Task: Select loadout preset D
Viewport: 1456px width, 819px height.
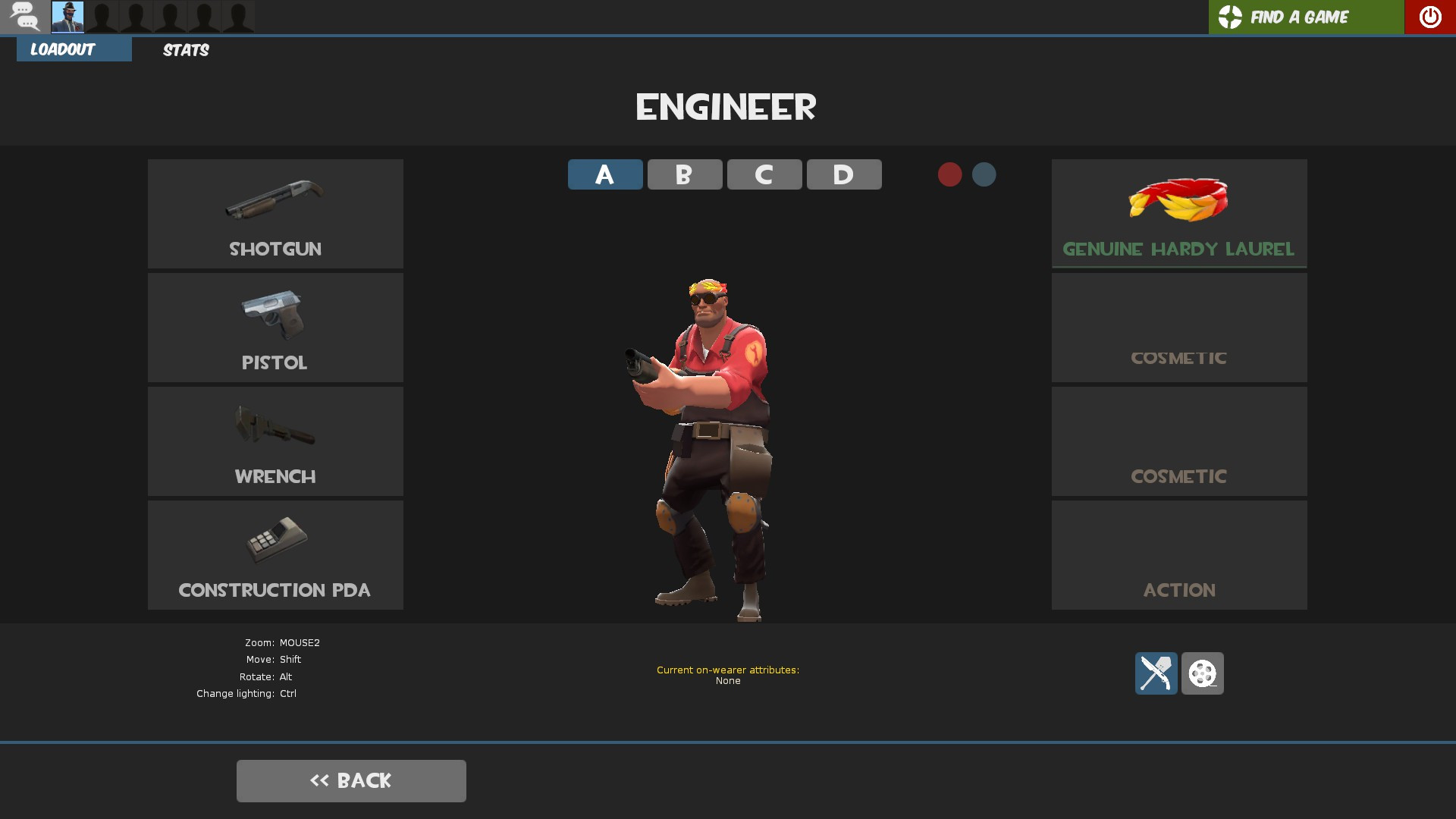Action: pyautogui.click(x=843, y=174)
